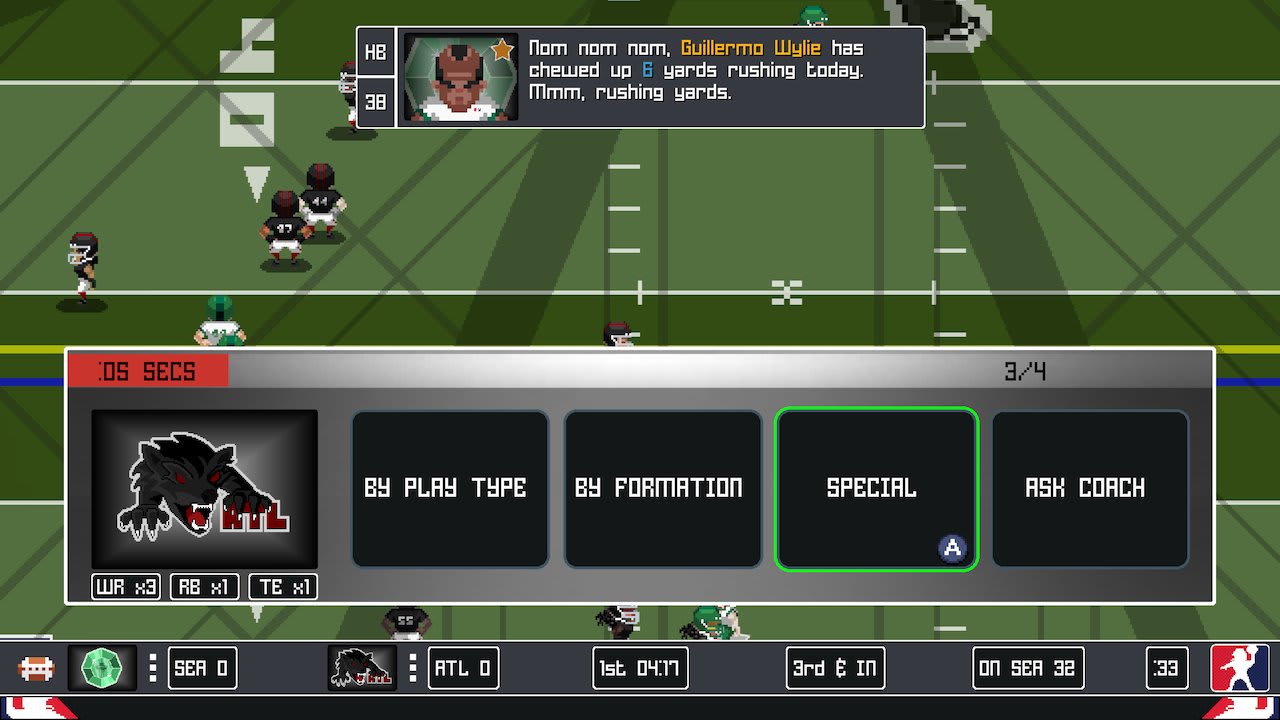Click the ATL wolf team logo
The image size is (1280, 720).
tap(203, 487)
